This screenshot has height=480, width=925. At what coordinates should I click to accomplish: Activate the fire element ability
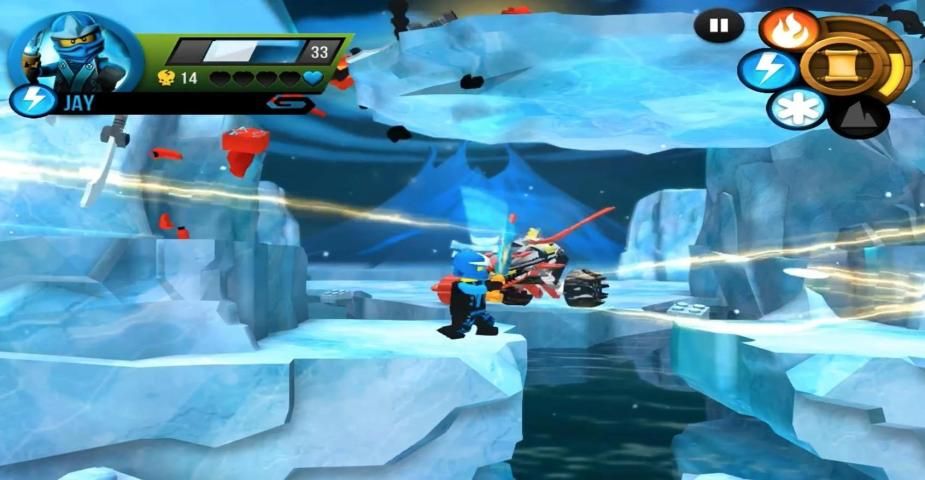(789, 29)
